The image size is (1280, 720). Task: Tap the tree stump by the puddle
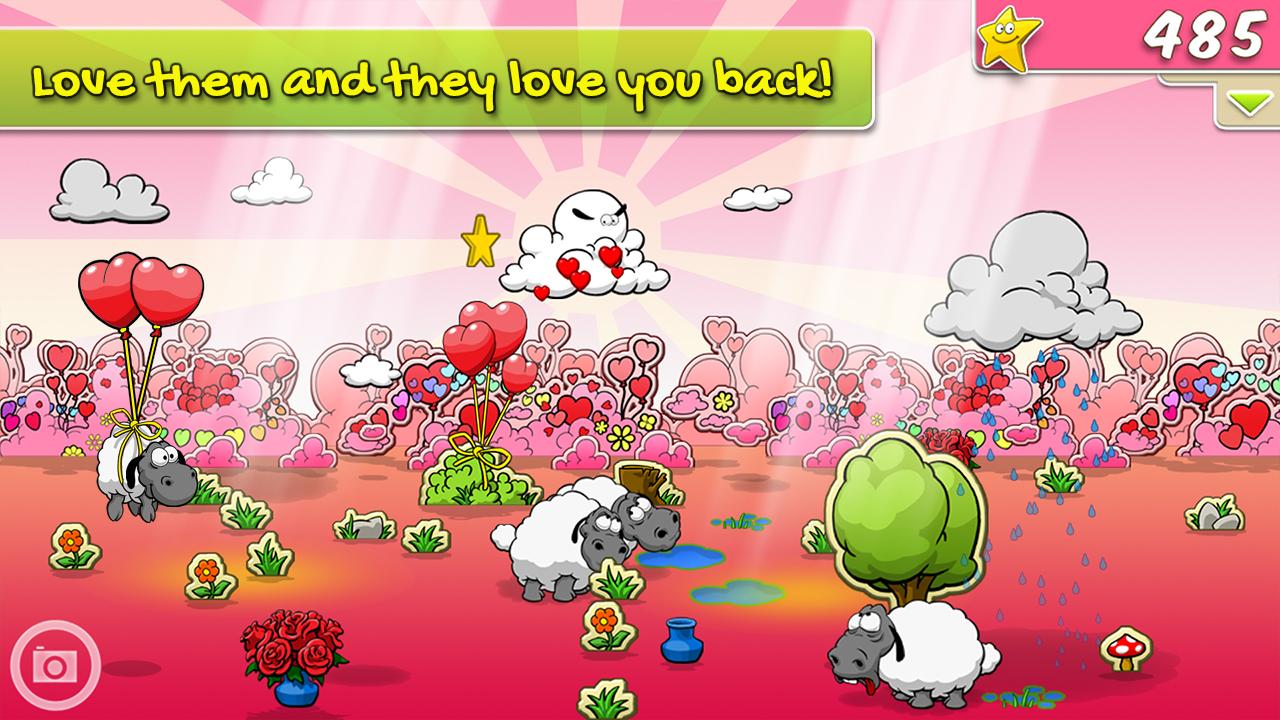click(x=642, y=482)
